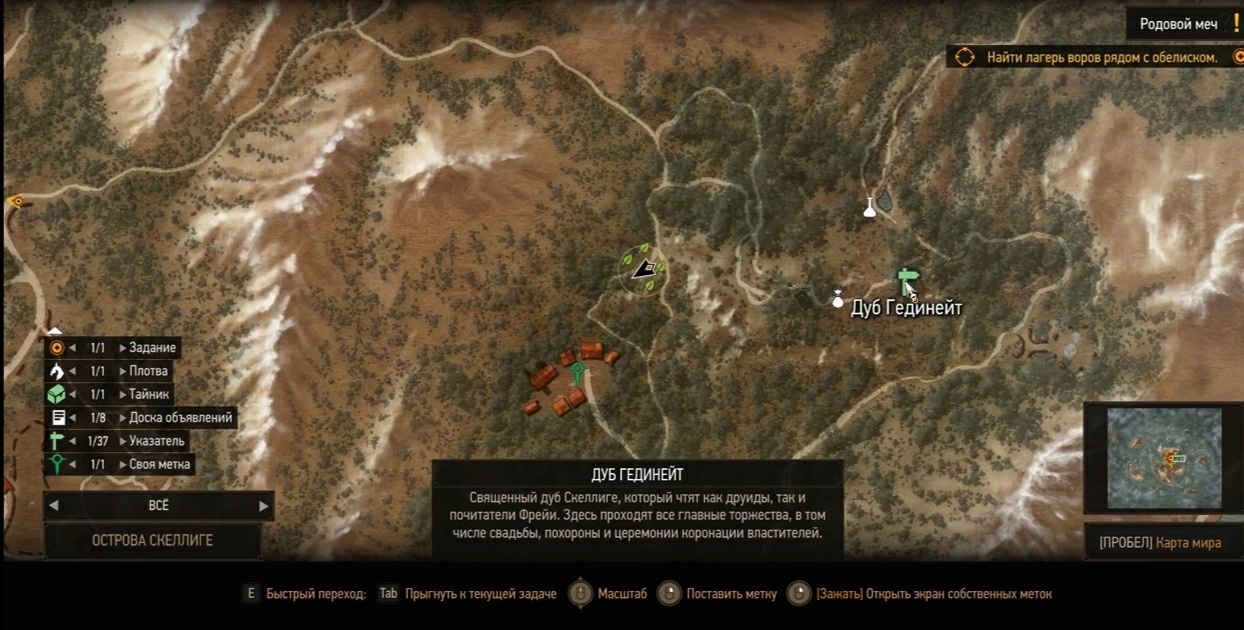The width and height of the screenshot is (1244, 630).
Task: Select the alchemist flask marker on the map
Action: pos(870,207)
